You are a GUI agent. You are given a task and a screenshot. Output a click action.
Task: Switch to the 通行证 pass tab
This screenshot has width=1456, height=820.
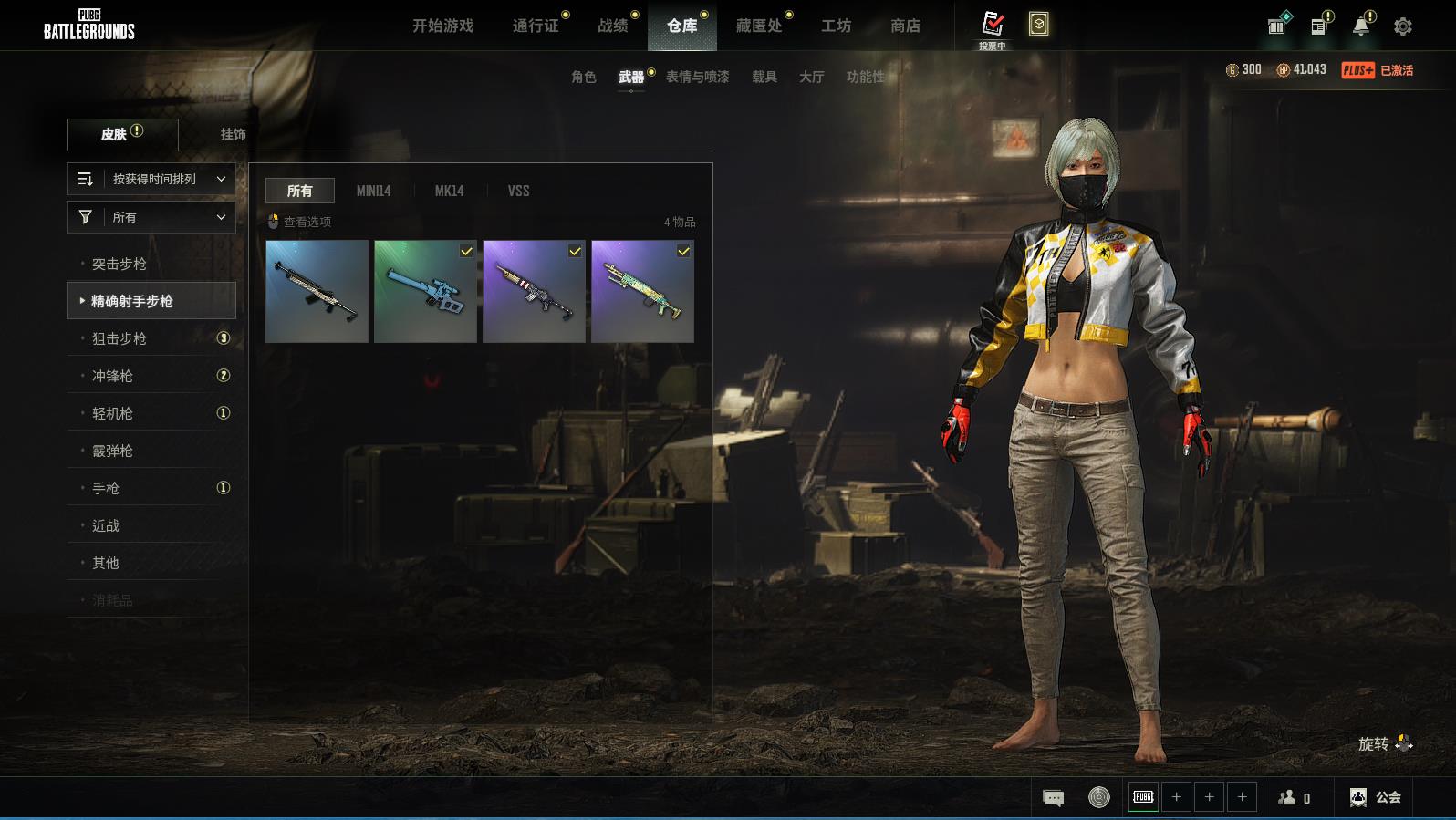(x=536, y=26)
